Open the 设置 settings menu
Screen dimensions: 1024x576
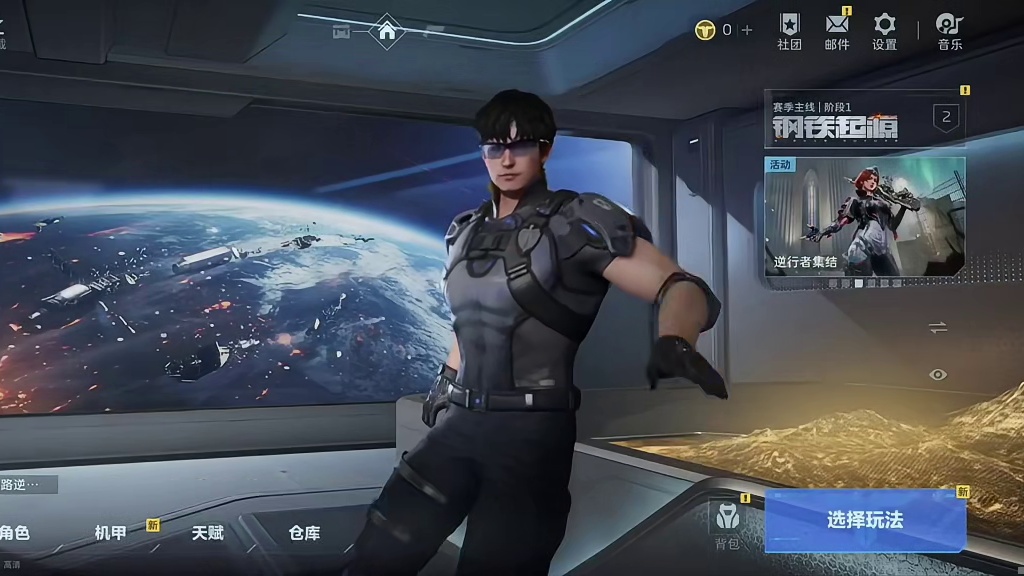pyautogui.click(x=884, y=31)
